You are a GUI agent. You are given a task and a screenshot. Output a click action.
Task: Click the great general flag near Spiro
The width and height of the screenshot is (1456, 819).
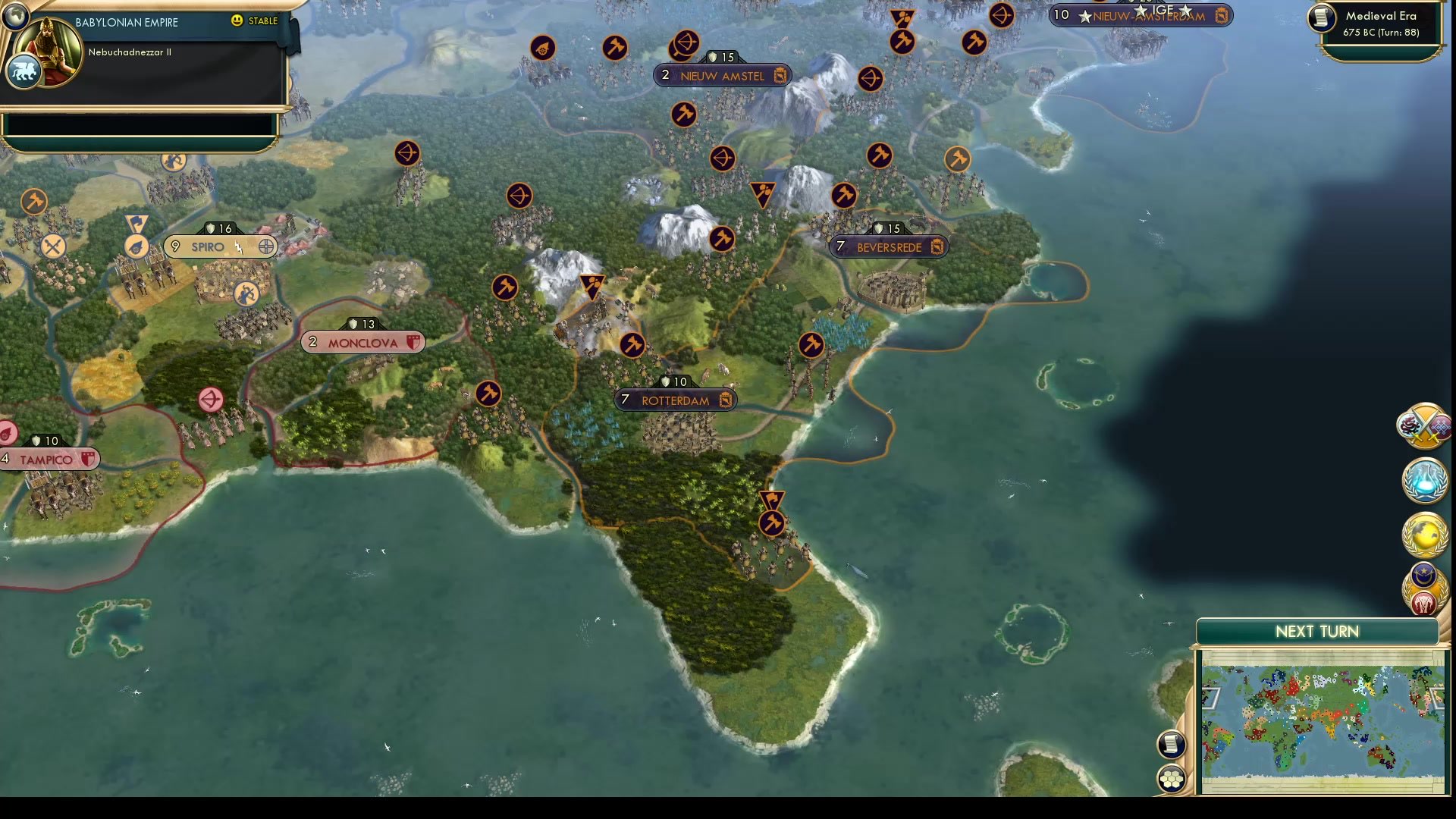pyautogui.click(x=136, y=223)
